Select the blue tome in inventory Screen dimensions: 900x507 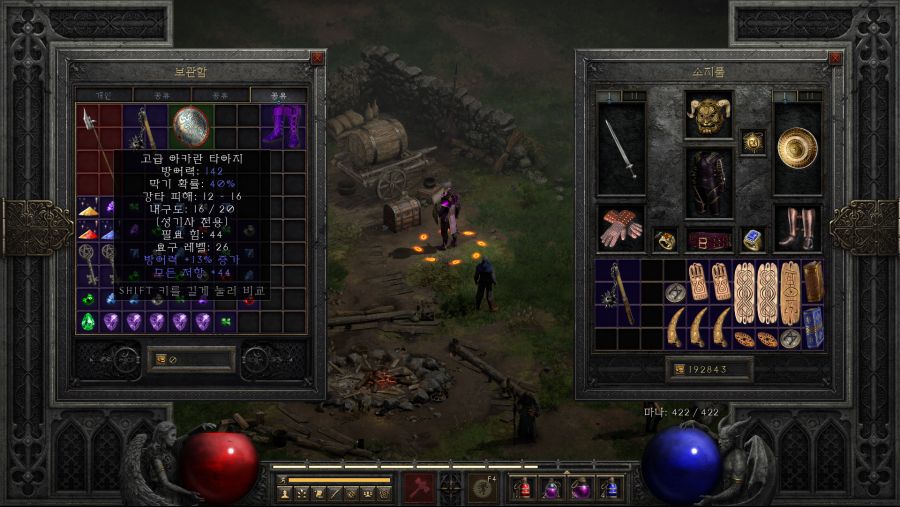click(814, 327)
